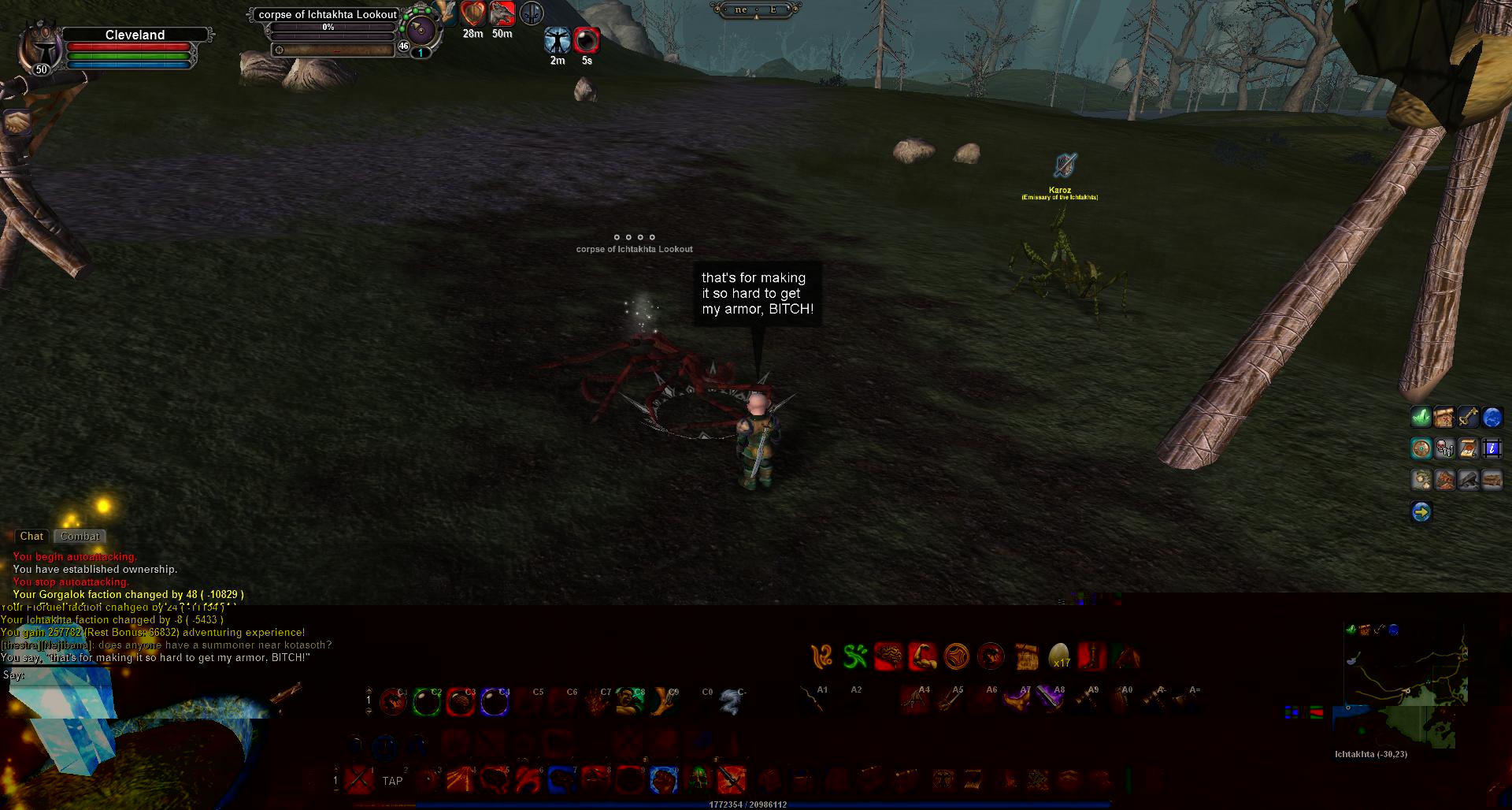
Task: Click the green crystal icon
Action: click(x=1421, y=417)
